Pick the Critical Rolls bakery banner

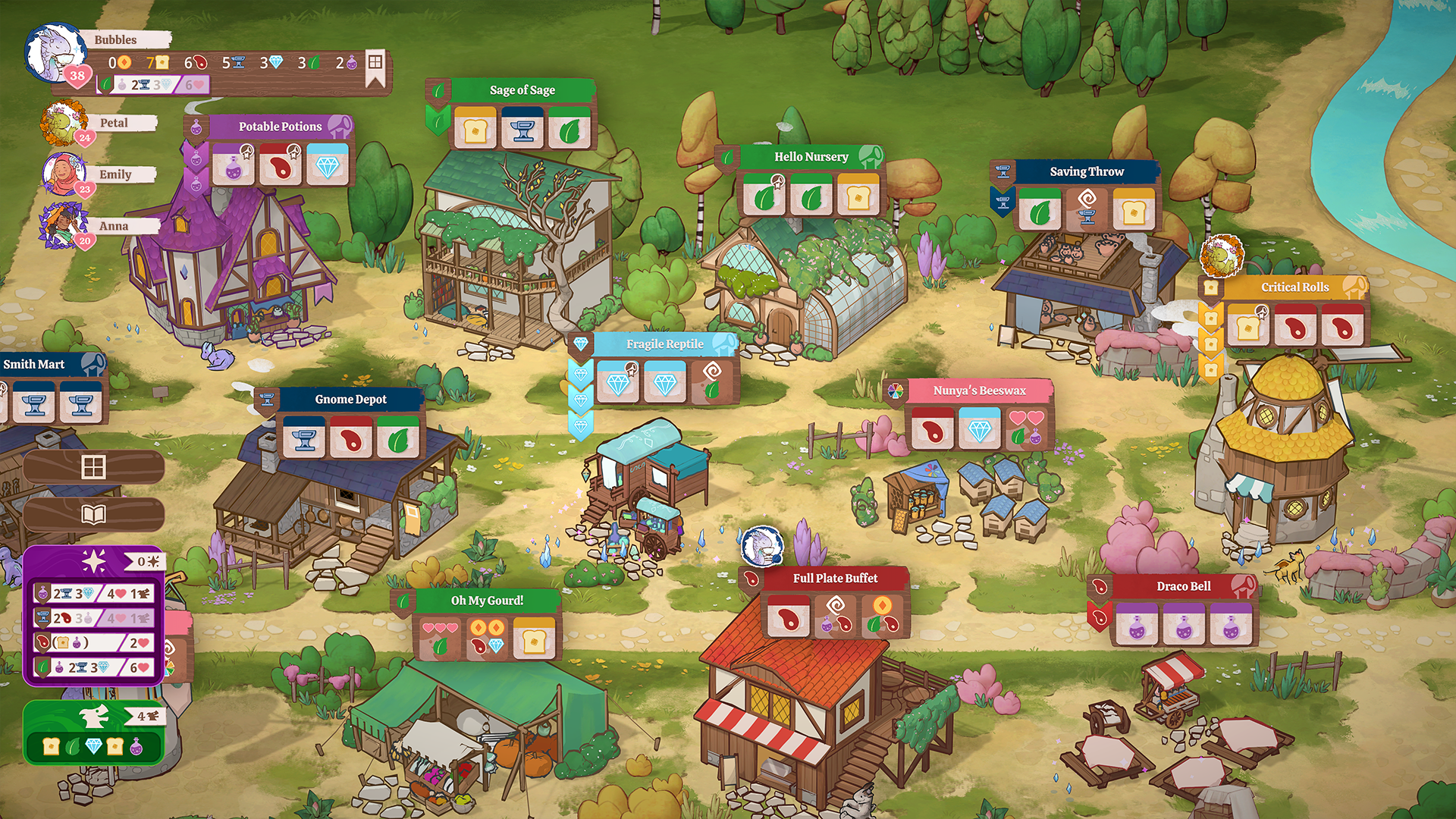tap(1294, 287)
